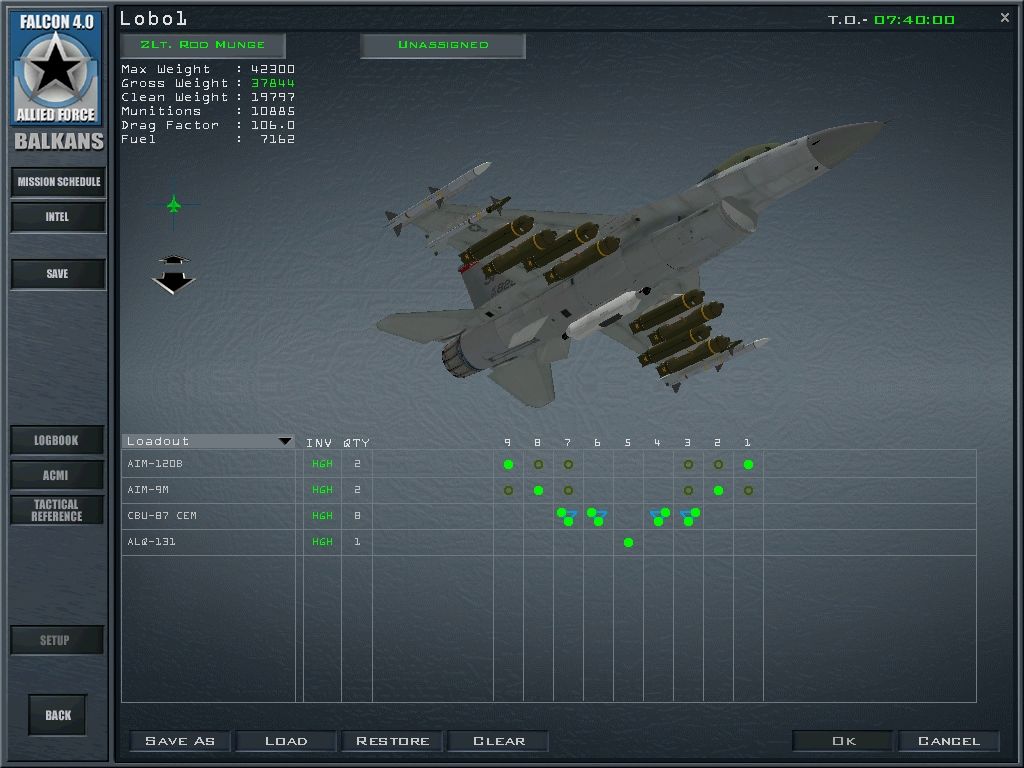Open the Tactical Reference

pos(57,510)
